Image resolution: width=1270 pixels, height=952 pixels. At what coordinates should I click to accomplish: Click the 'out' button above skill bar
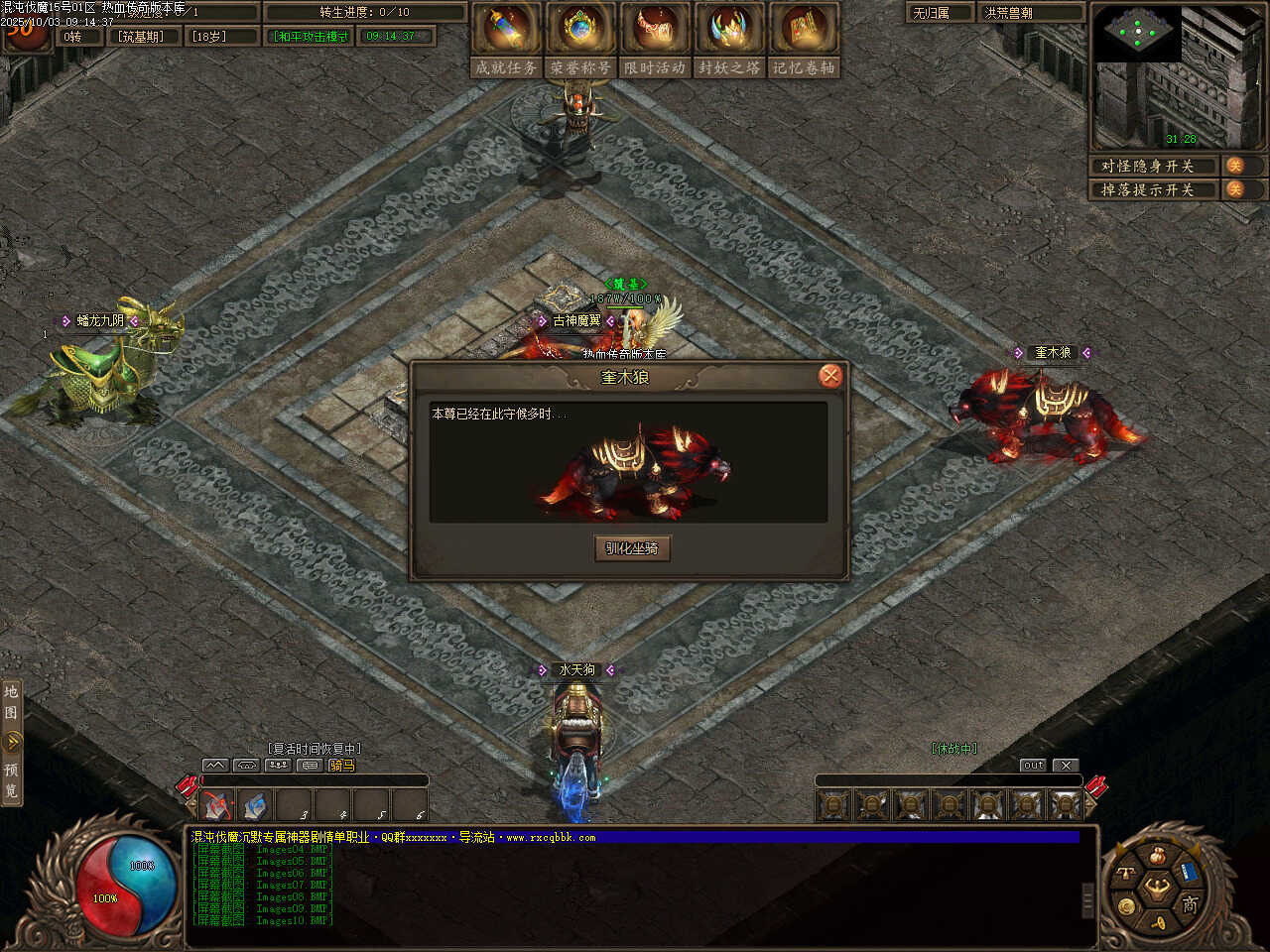tap(1033, 766)
